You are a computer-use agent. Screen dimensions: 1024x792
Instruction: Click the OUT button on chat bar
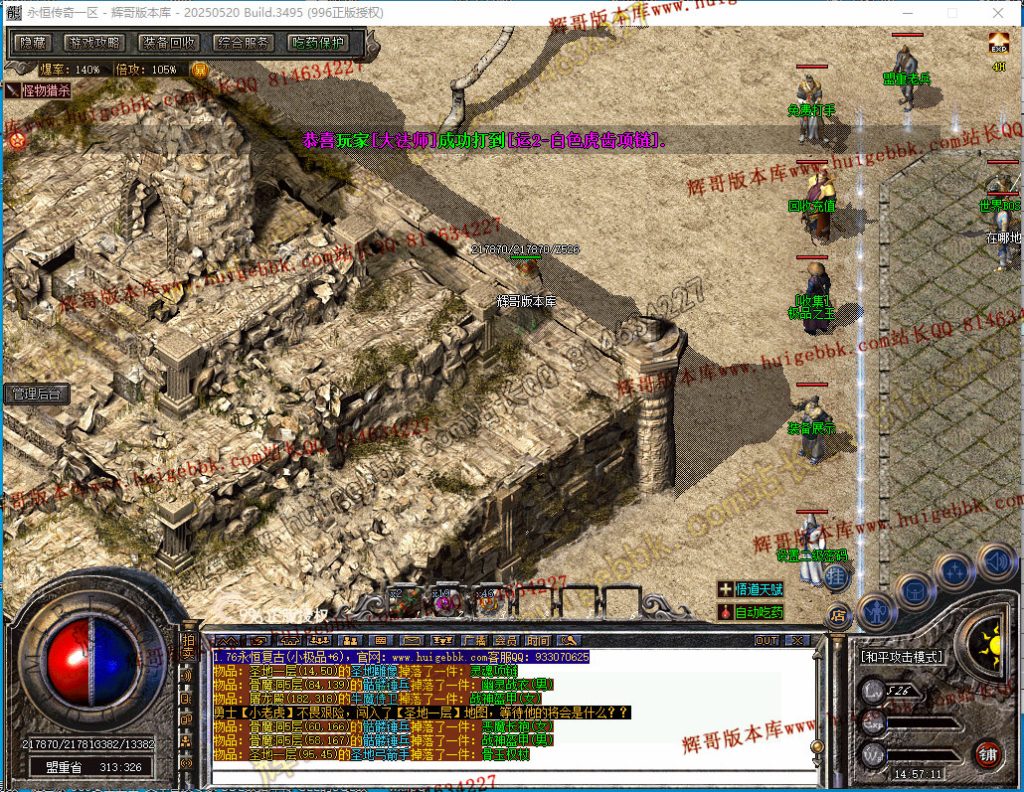click(766, 640)
